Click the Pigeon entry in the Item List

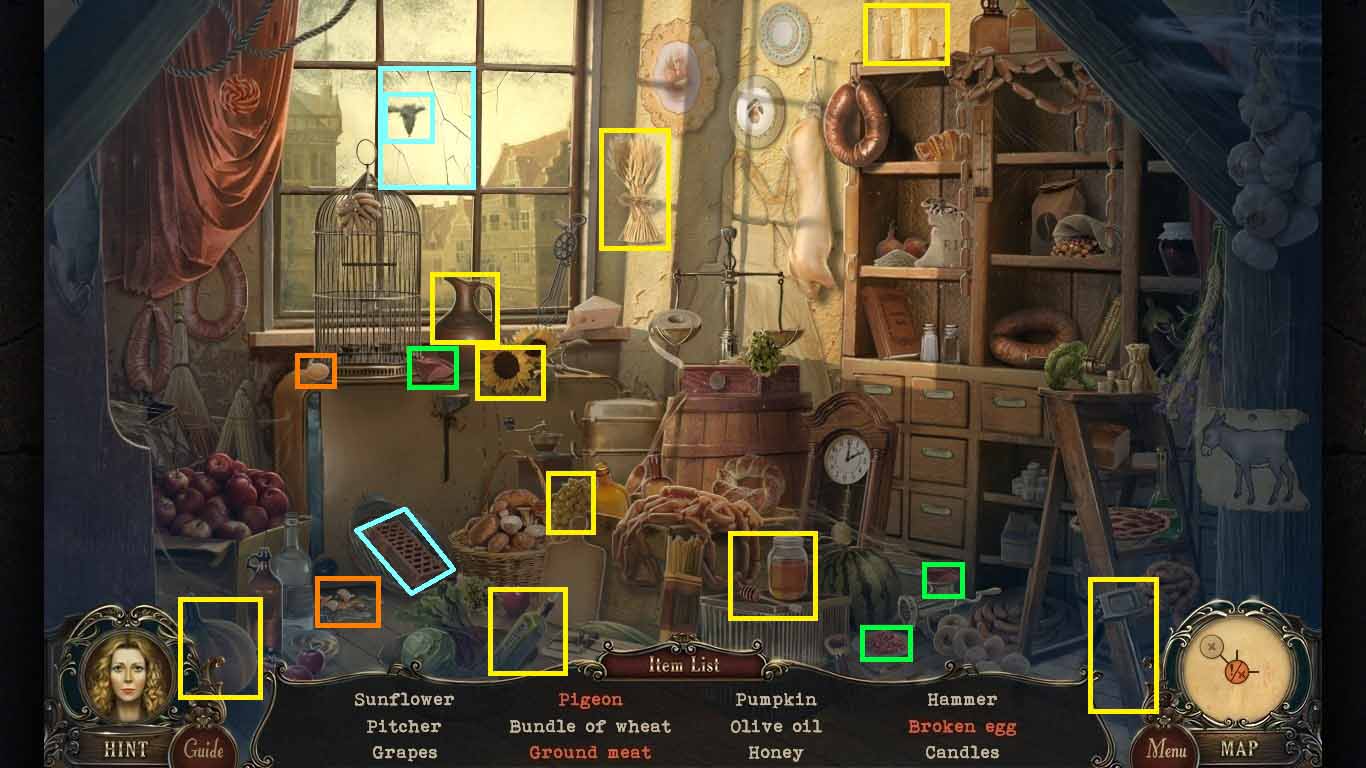tap(590, 699)
